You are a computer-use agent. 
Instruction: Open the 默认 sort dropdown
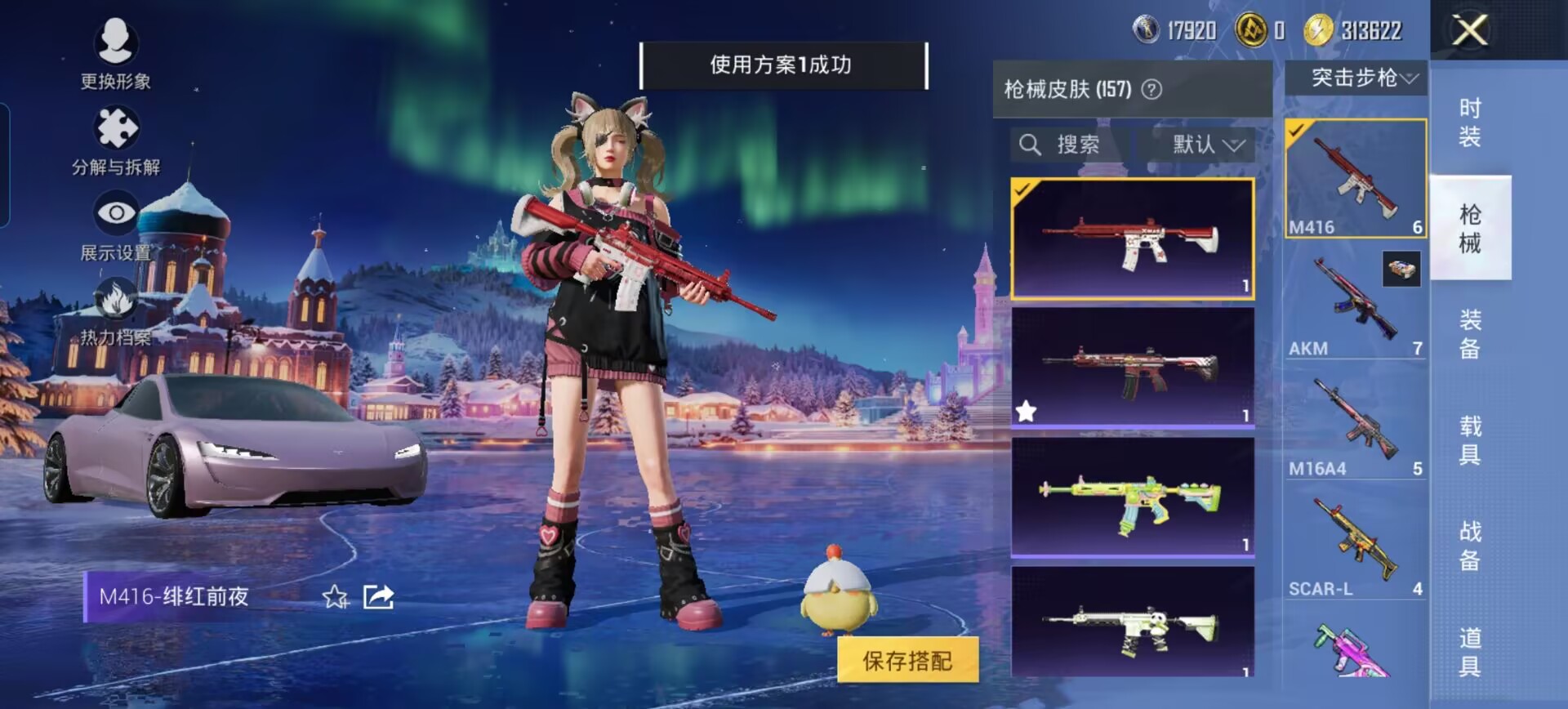tap(1208, 145)
